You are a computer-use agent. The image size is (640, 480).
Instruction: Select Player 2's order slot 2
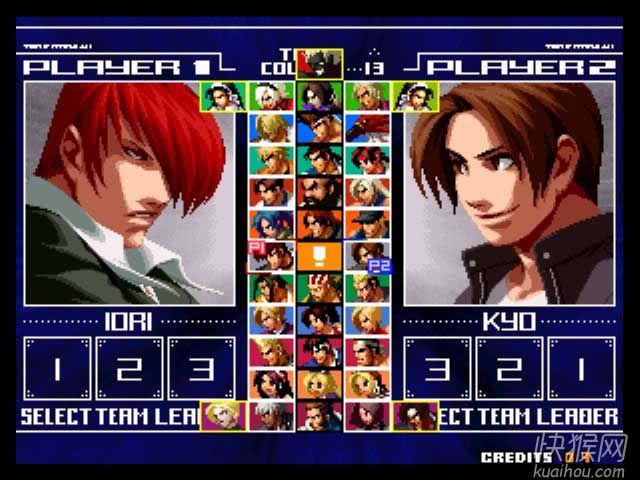click(x=510, y=368)
